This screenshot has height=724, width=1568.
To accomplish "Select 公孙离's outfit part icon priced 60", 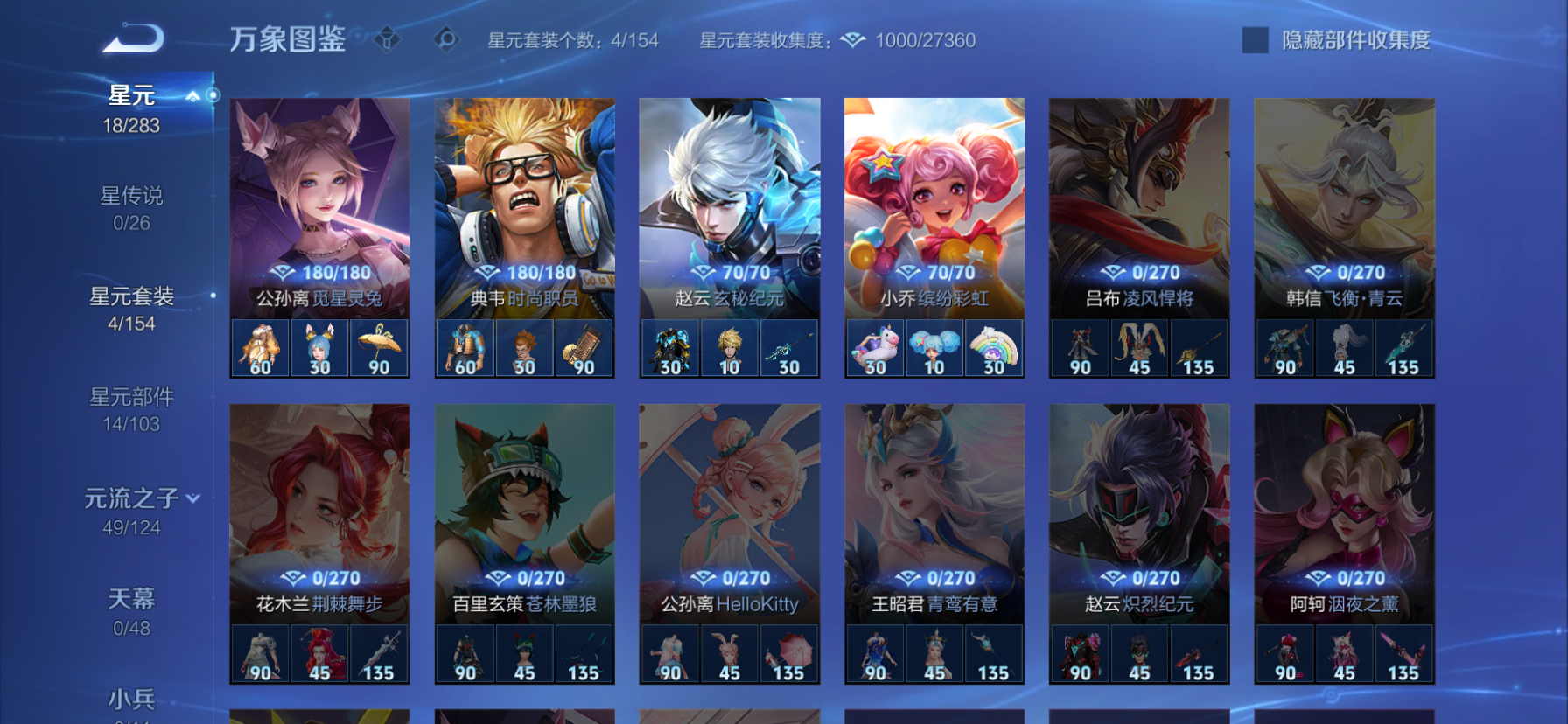I will [x=259, y=347].
